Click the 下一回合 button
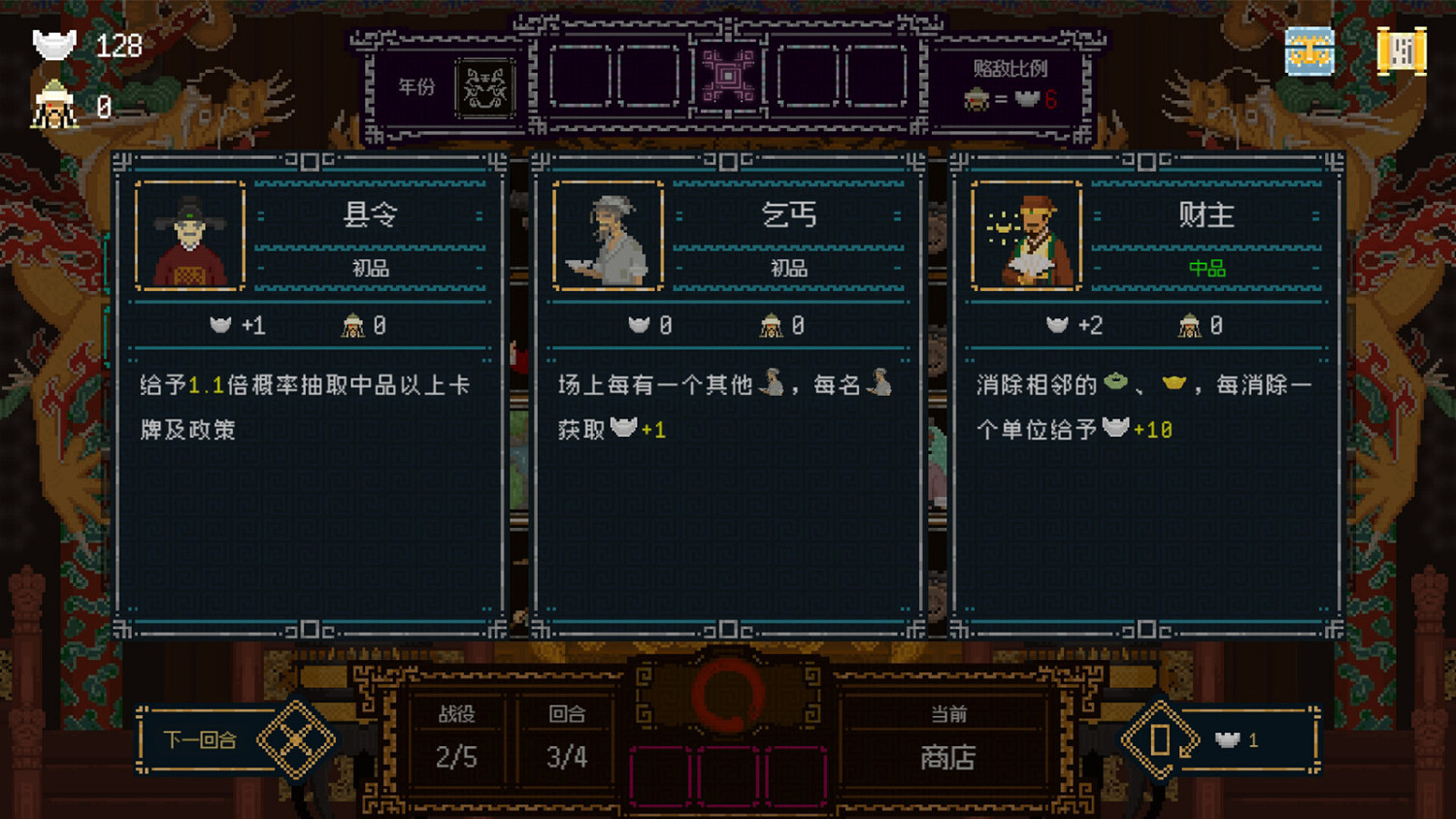Screen dimensions: 1456x819 [201, 739]
